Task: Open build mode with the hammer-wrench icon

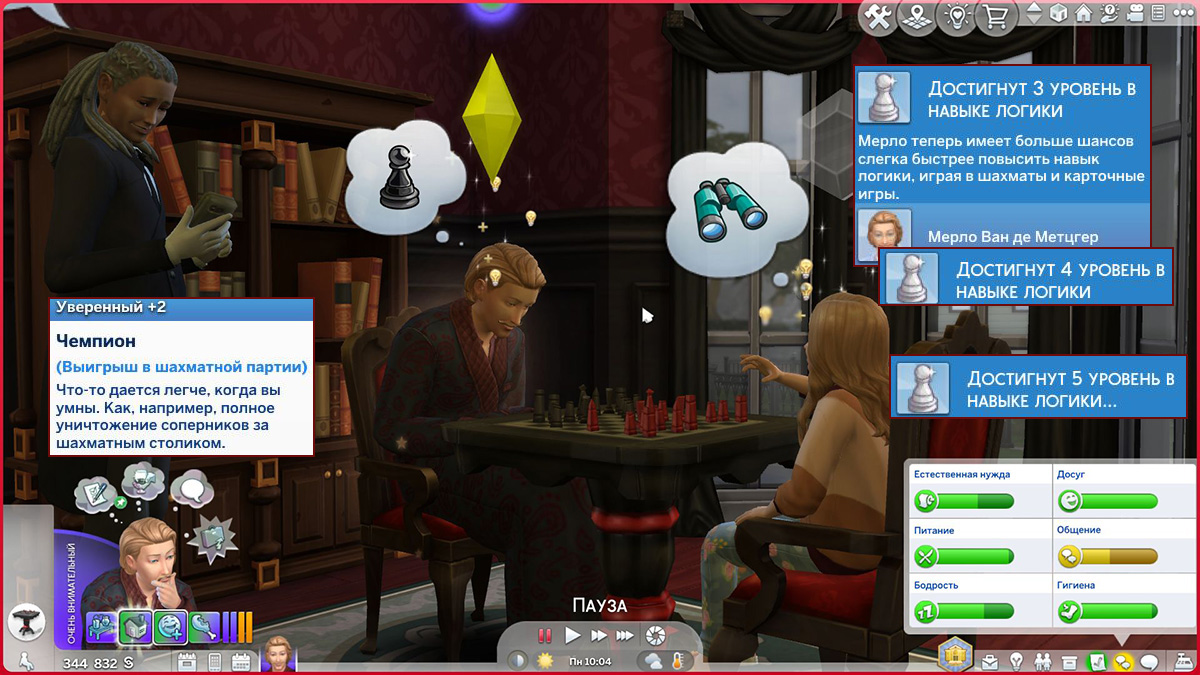Action: [x=879, y=18]
